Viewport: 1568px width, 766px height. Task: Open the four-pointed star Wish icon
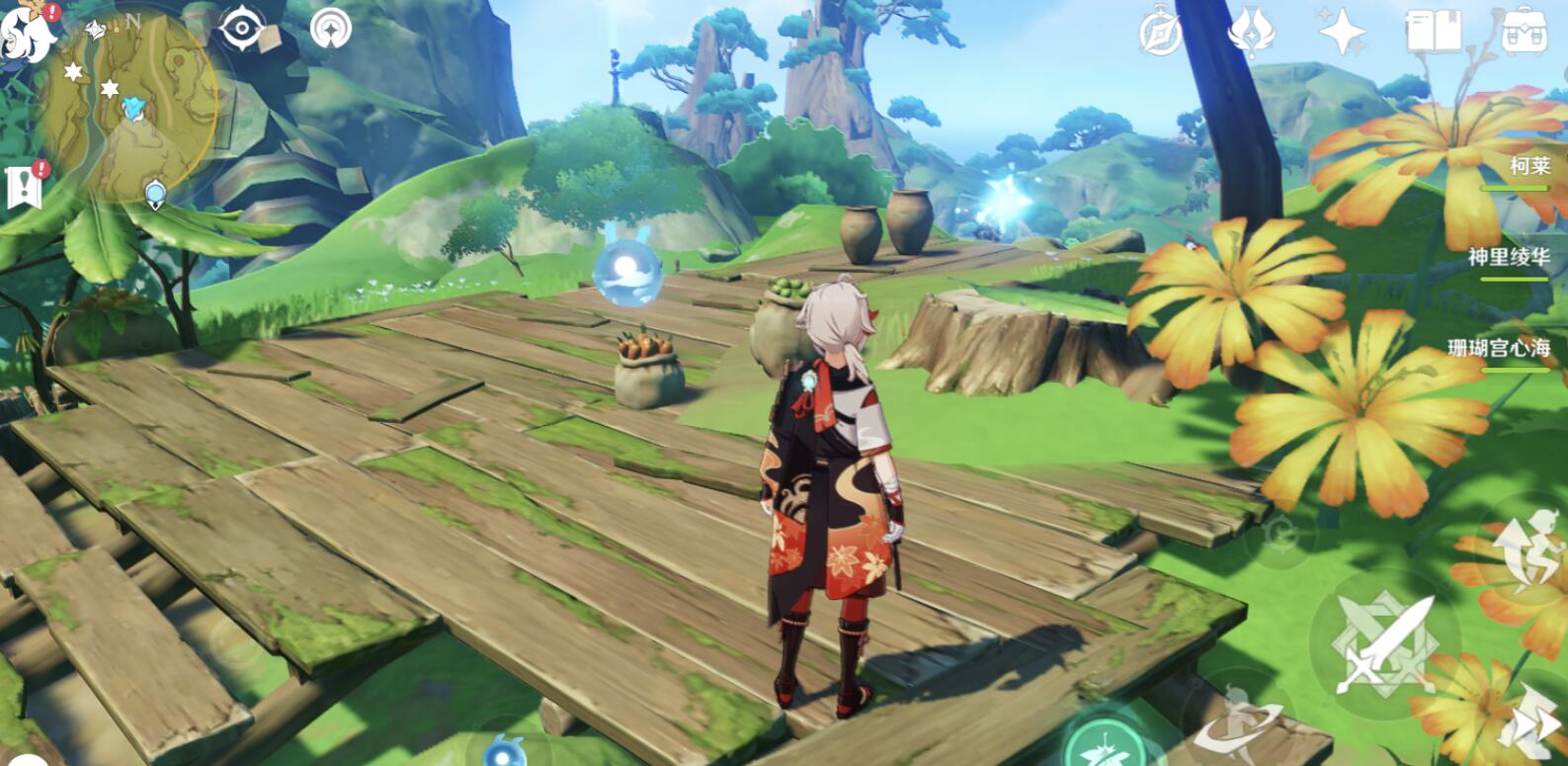(x=1342, y=32)
